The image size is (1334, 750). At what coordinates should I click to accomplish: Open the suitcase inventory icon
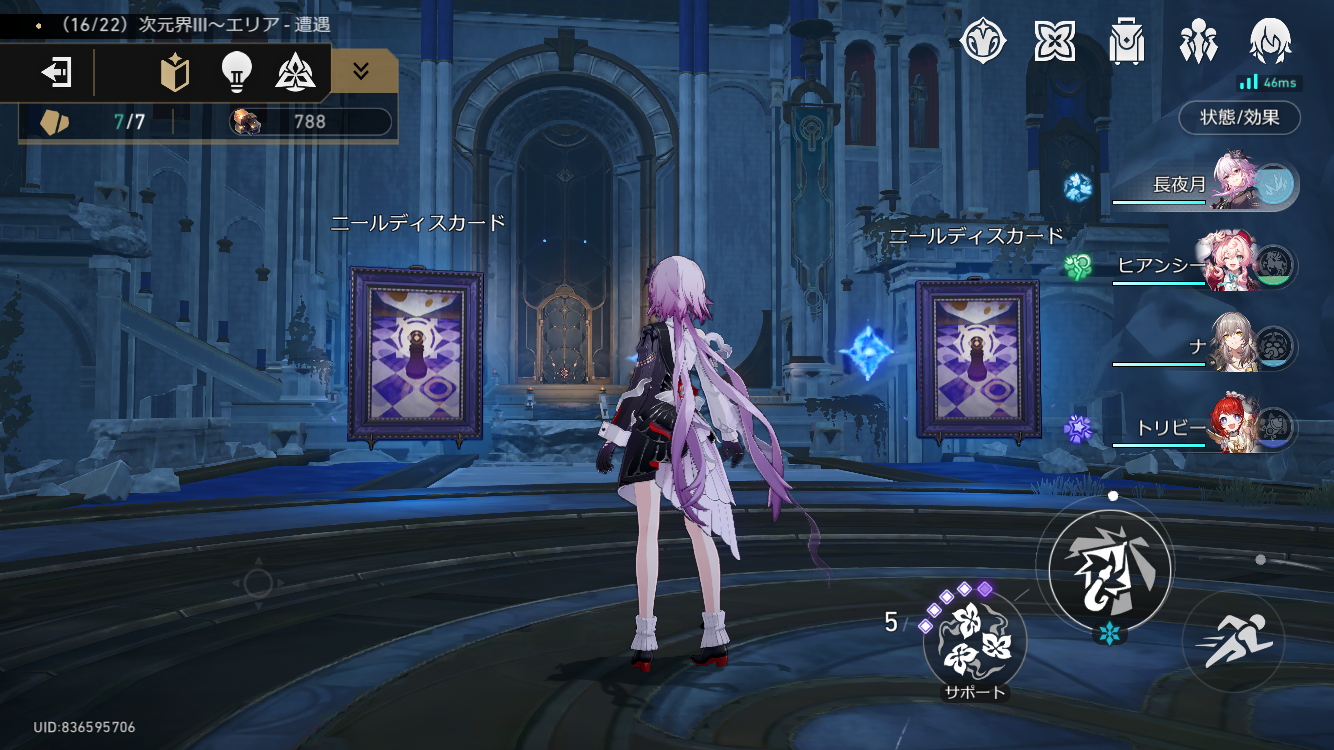(x=1127, y=41)
